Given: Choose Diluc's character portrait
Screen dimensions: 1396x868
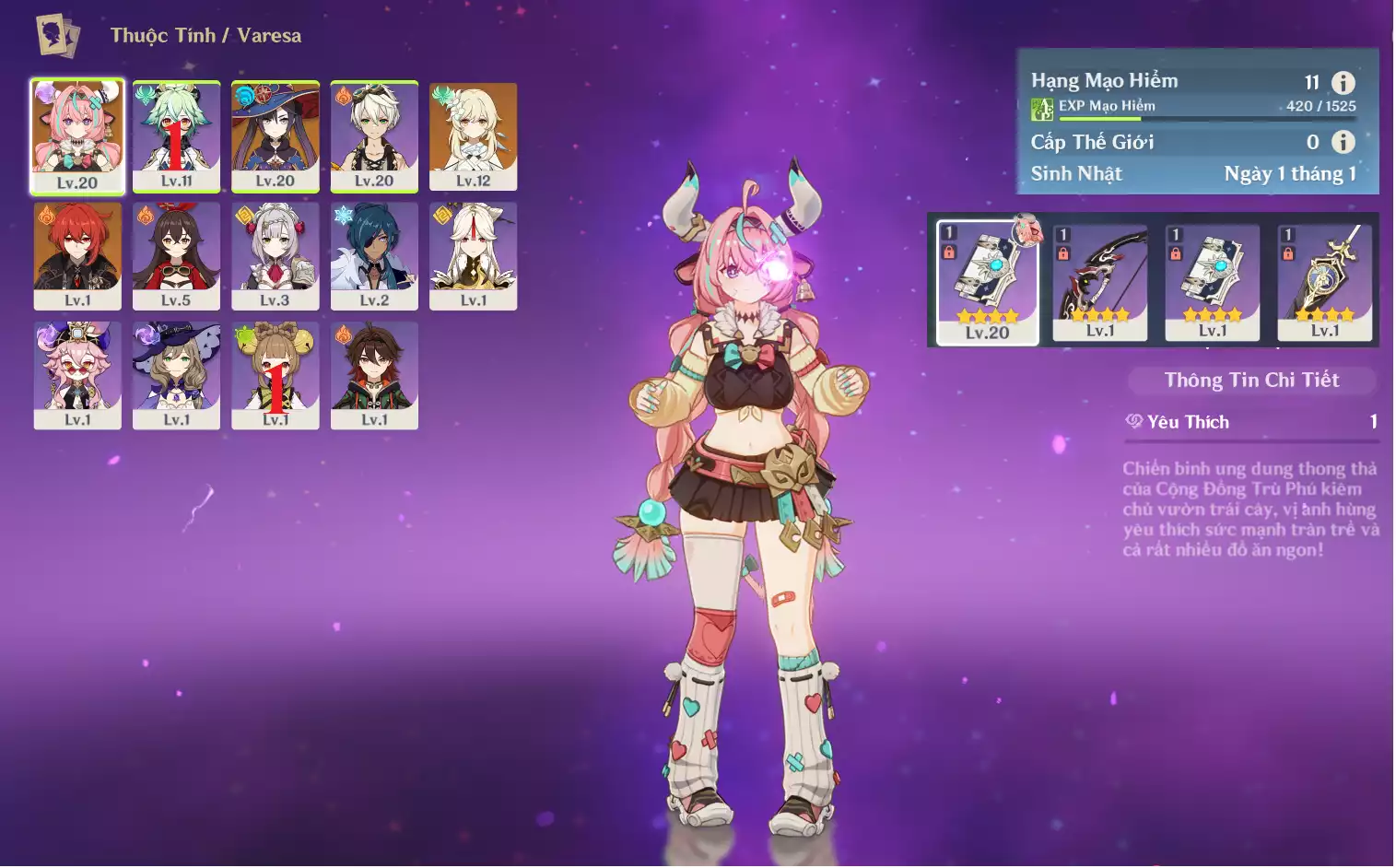Looking at the screenshot, I should [77, 255].
